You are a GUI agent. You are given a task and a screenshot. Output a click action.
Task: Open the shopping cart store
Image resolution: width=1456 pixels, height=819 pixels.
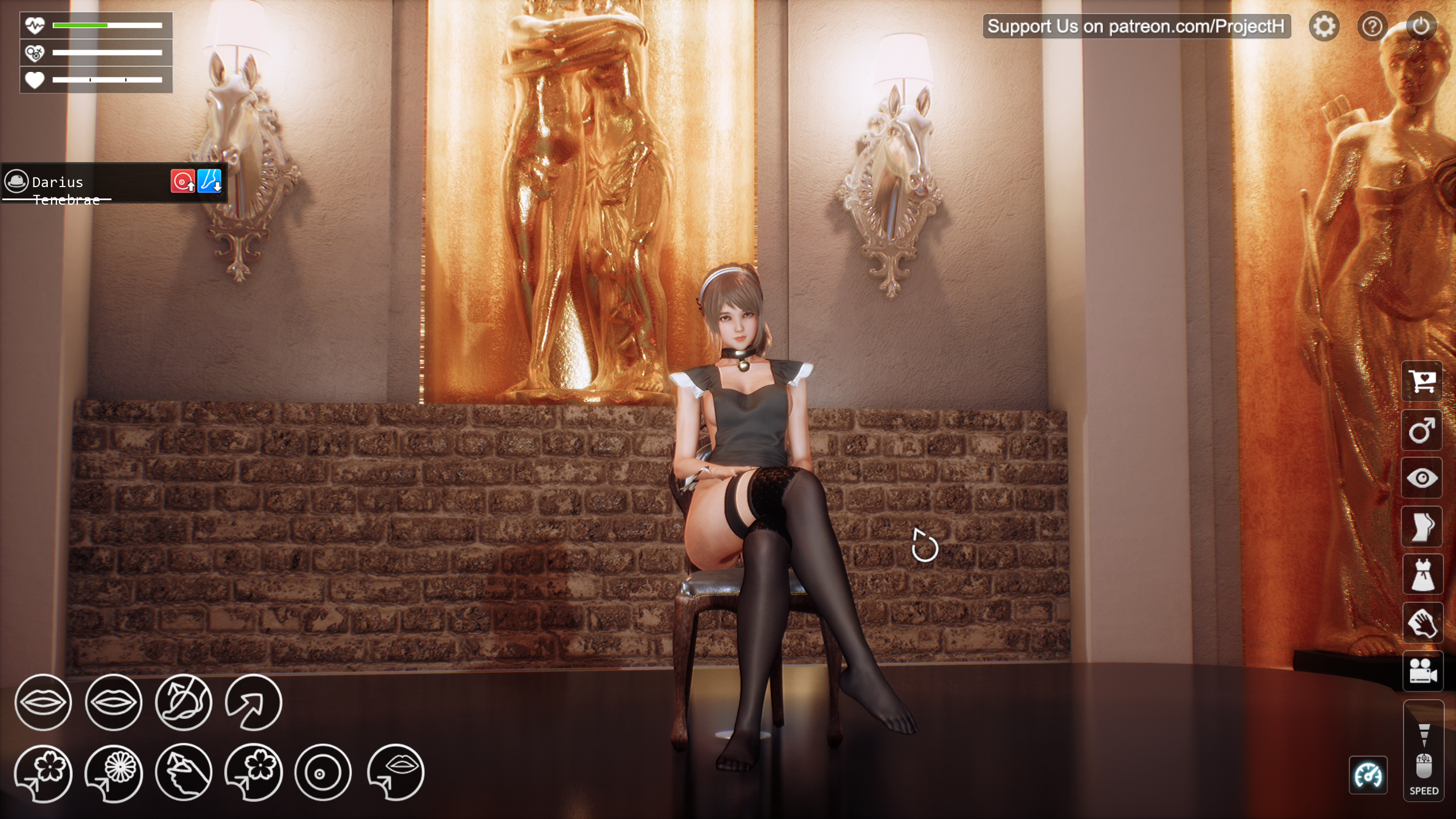(x=1422, y=381)
